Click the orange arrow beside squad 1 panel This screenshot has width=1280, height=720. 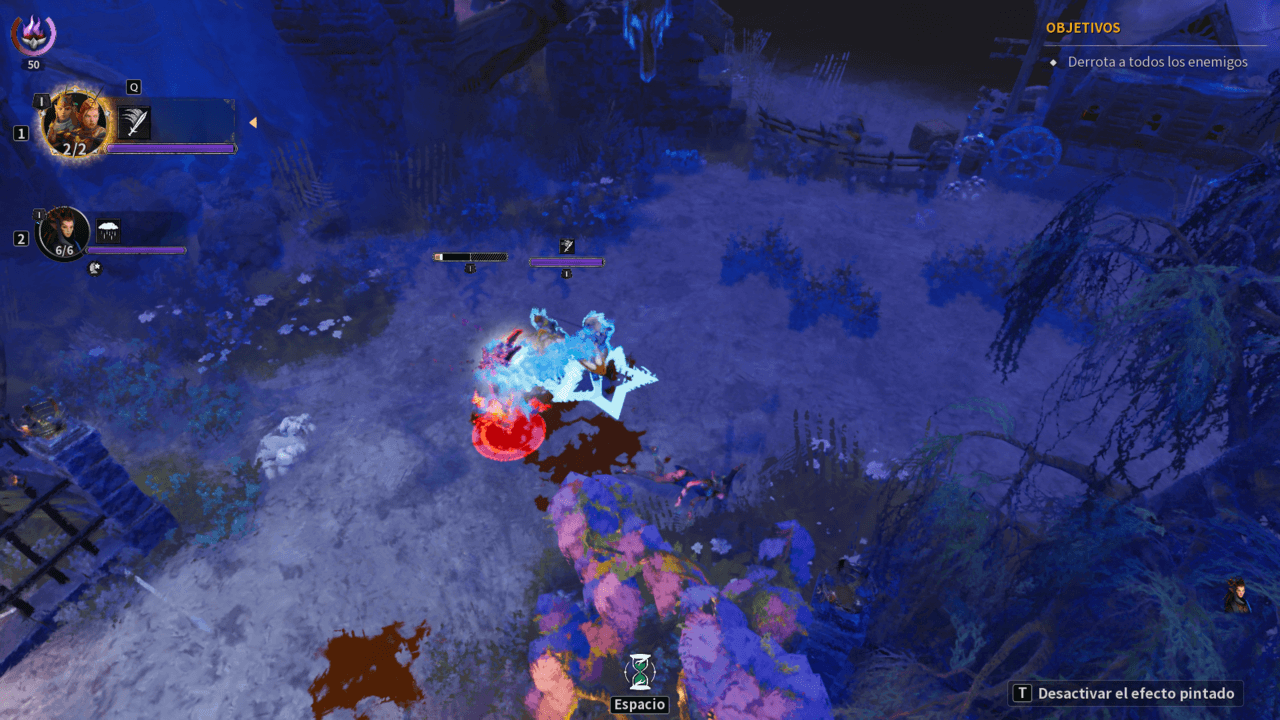[253, 123]
